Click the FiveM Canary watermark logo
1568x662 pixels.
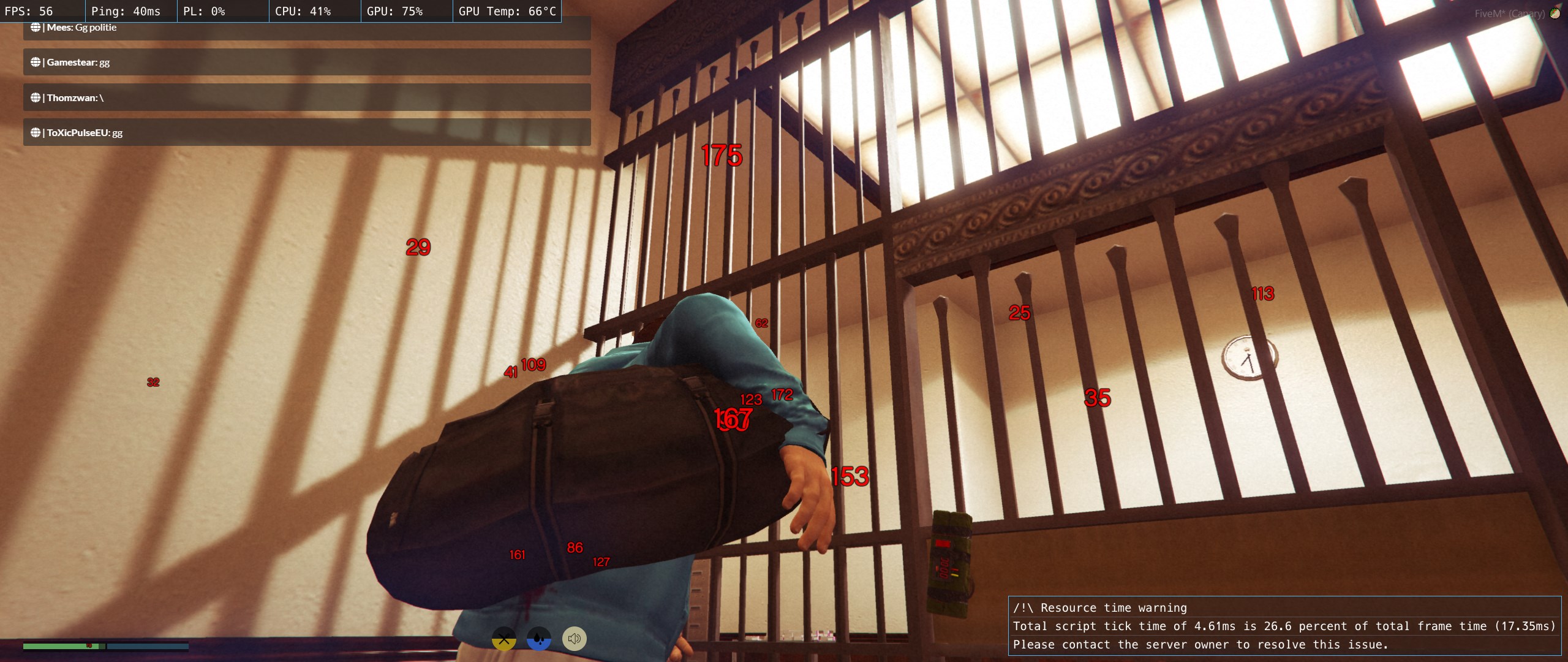(x=1555, y=13)
